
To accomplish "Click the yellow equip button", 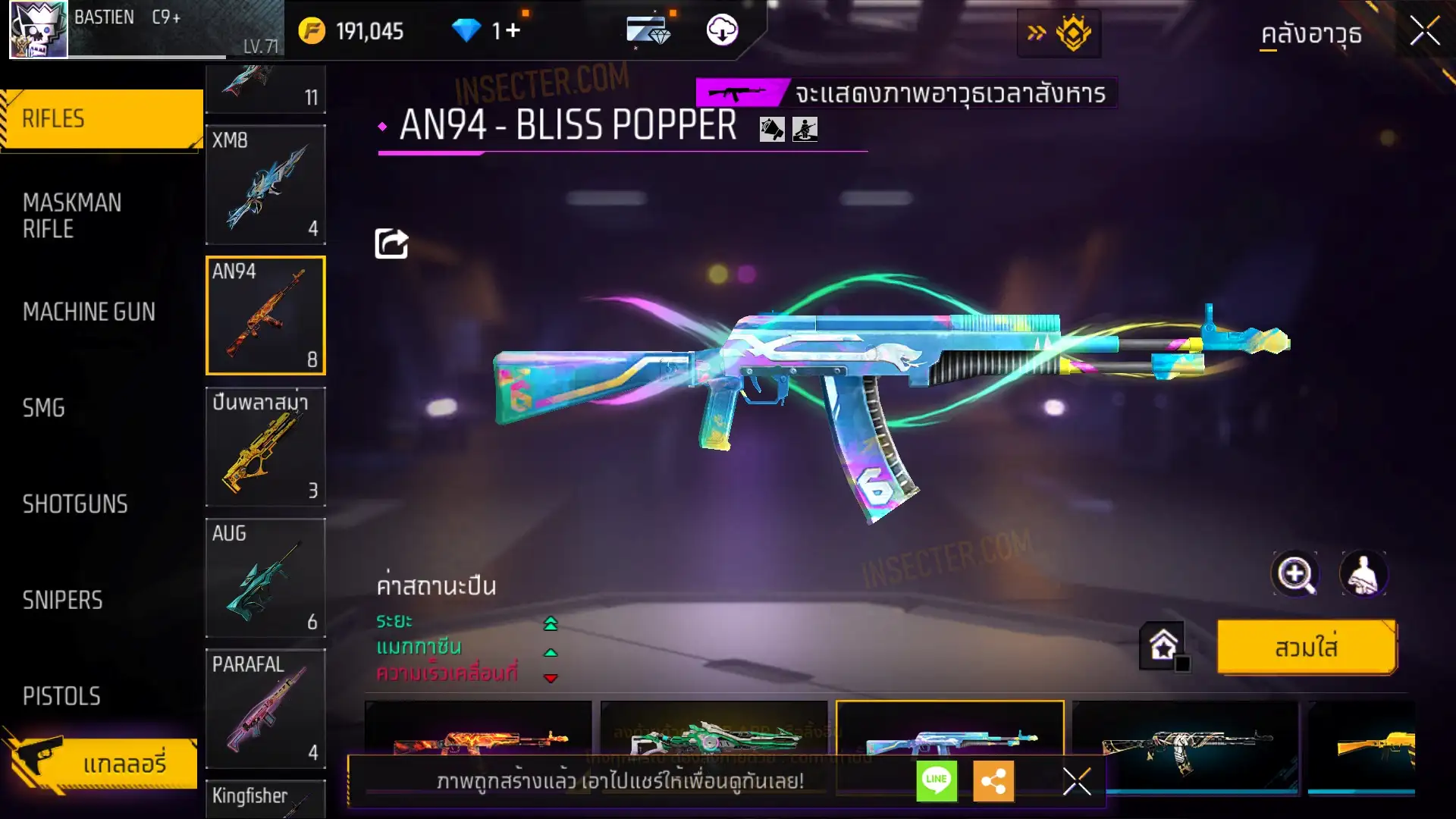I will click(x=1306, y=648).
